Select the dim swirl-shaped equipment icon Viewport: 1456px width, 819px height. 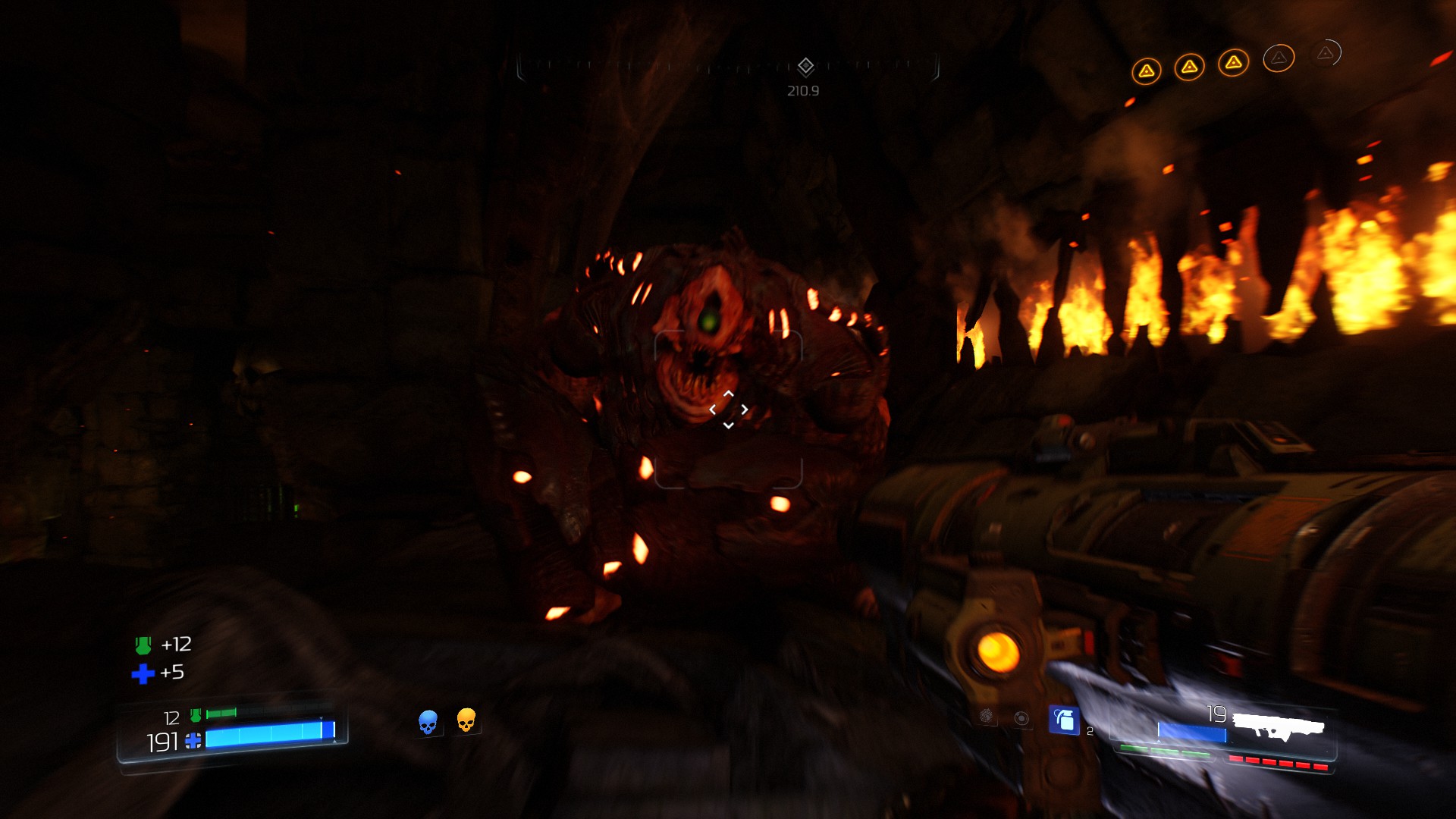coord(986,715)
